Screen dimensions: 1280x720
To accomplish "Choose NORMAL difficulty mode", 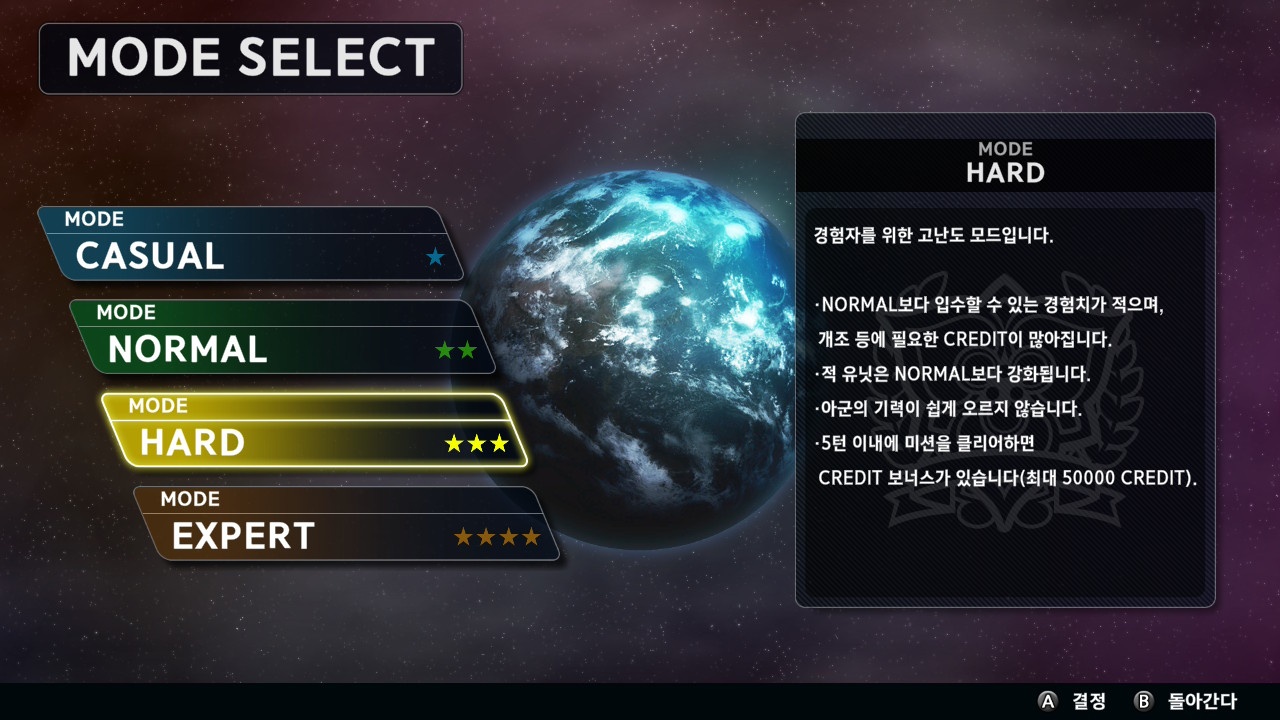I will 282,337.
